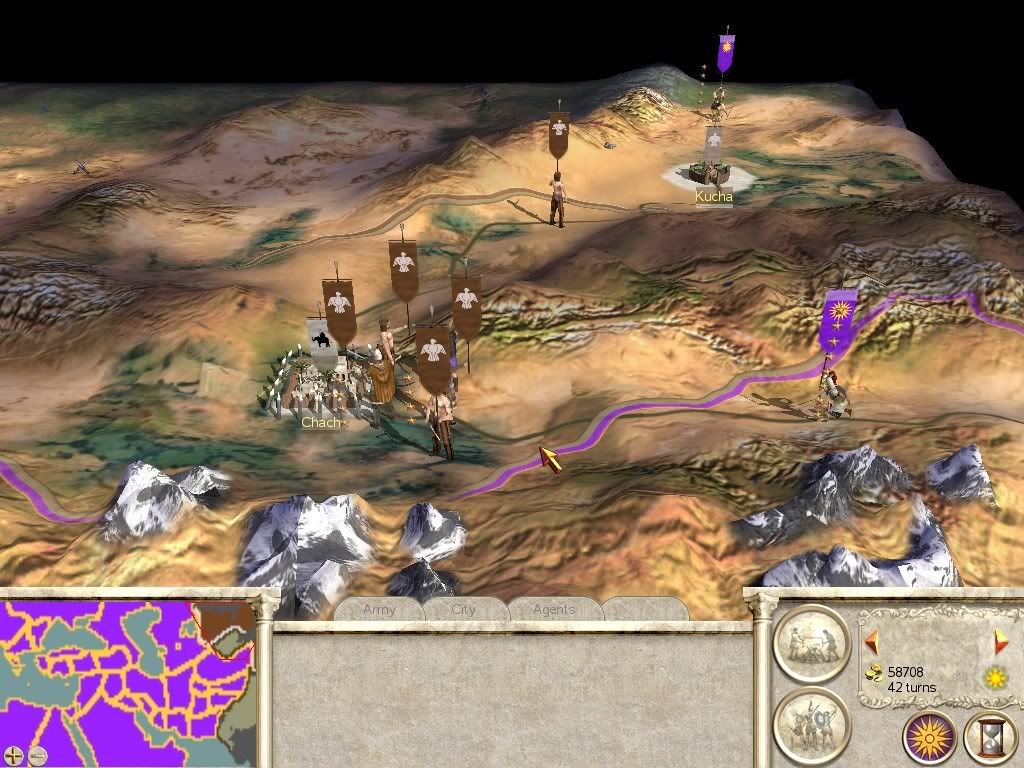This screenshot has width=1024, height=768.
Task: Click the left red arrow
Action: [871, 641]
